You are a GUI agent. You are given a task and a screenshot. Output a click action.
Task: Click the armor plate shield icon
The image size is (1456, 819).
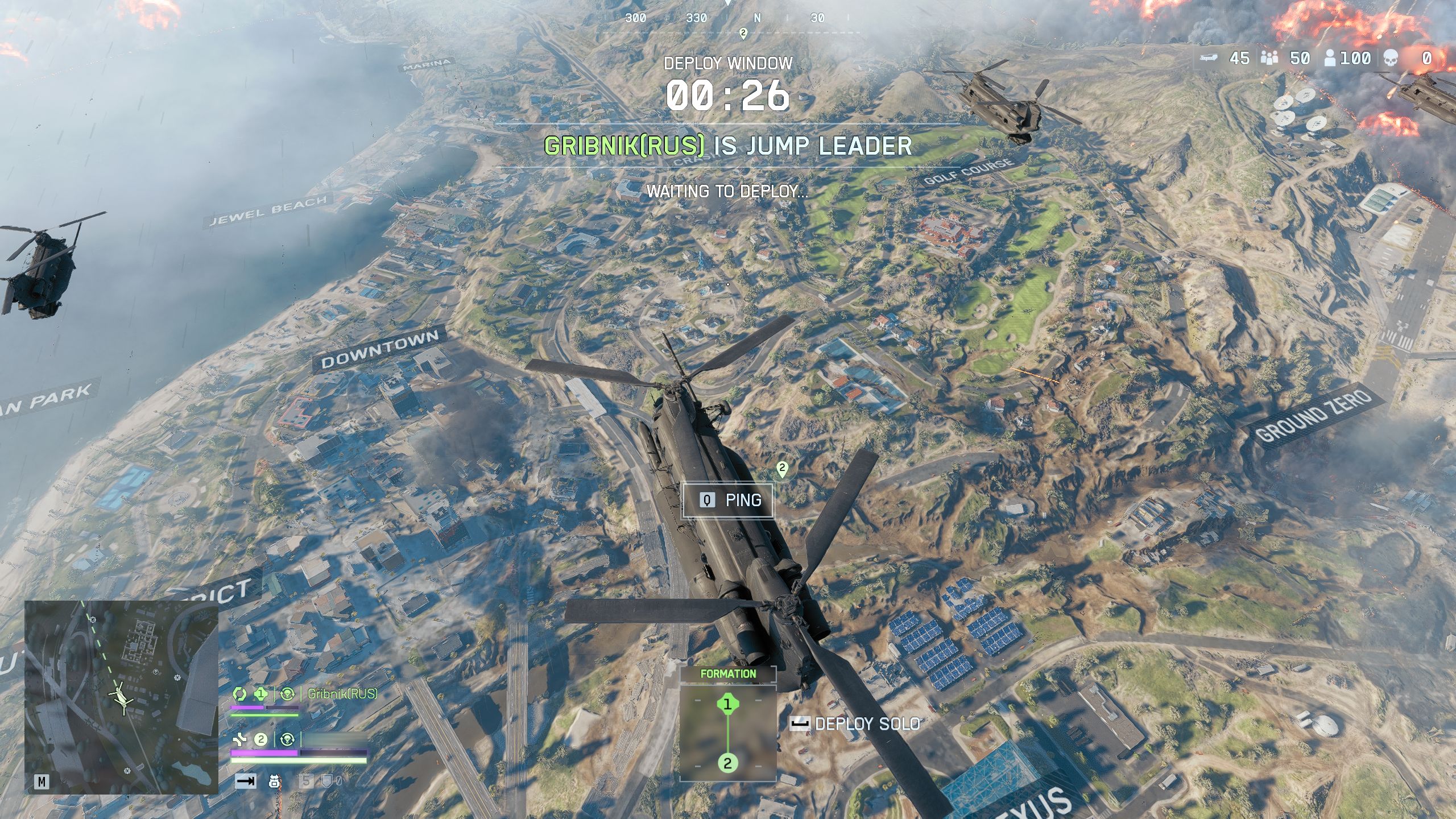[x=327, y=781]
